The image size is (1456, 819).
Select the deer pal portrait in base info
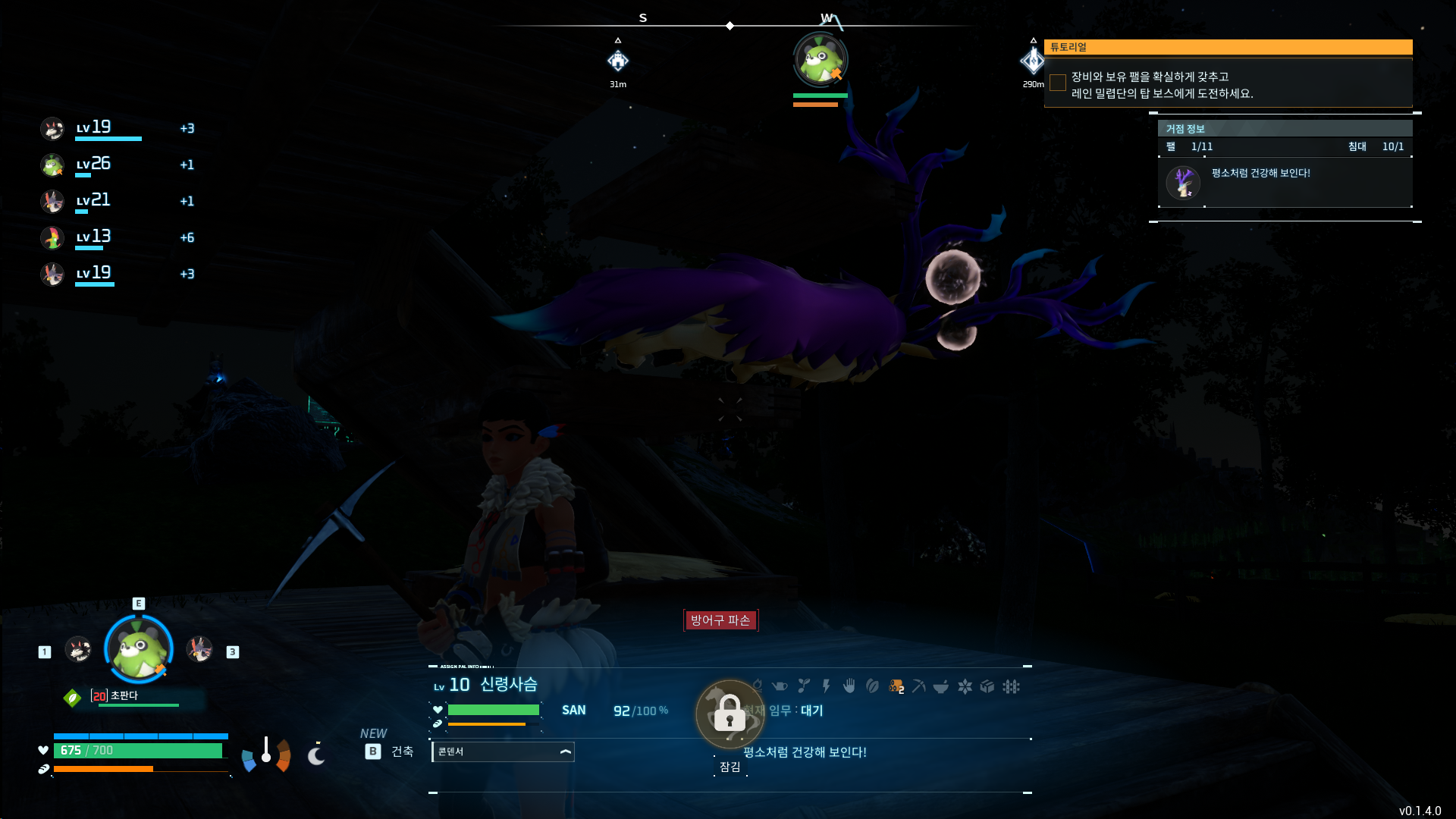tap(1183, 183)
